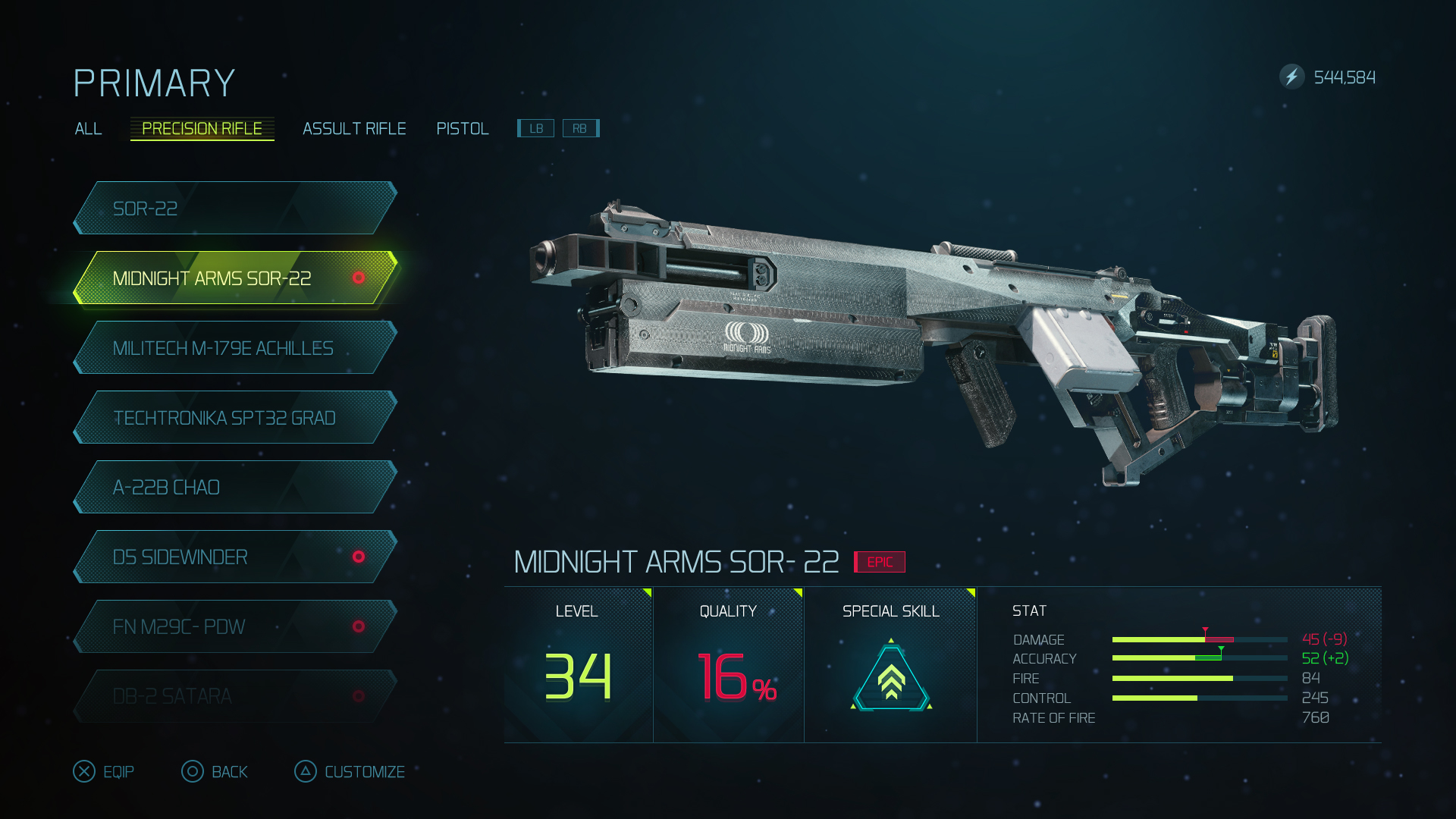Screen dimensions: 1456x819
Task: Click the Level 34 panel
Action: (578, 665)
